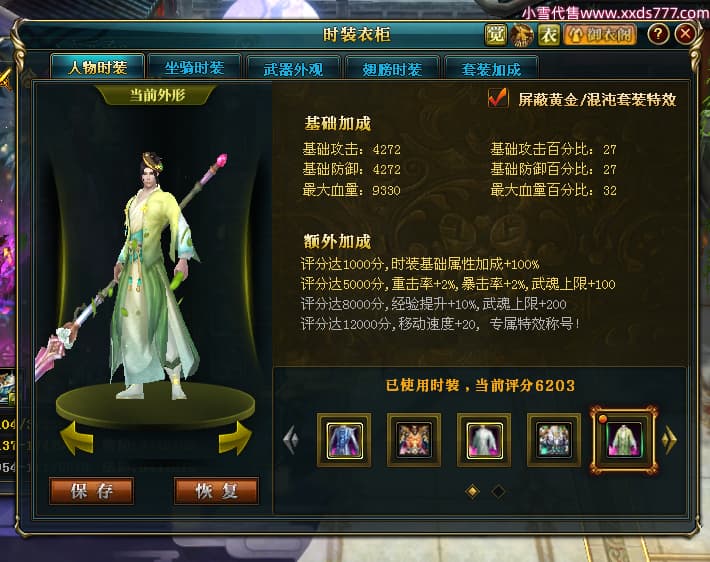Image resolution: width=710 pixels, height=562 pixels.
Task: Go to the previous costume page arrow
Action: click(291, 439)
